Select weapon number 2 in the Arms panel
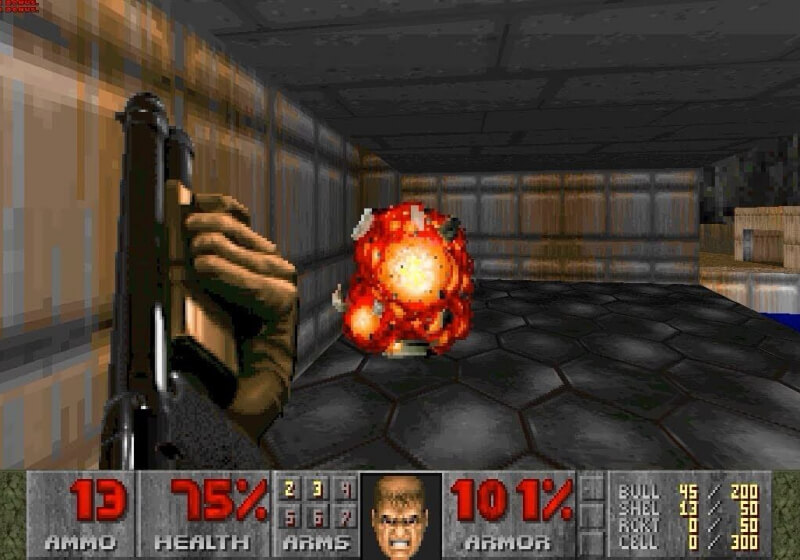The width and height of the screenshot is (800, 560). (291, 490)
